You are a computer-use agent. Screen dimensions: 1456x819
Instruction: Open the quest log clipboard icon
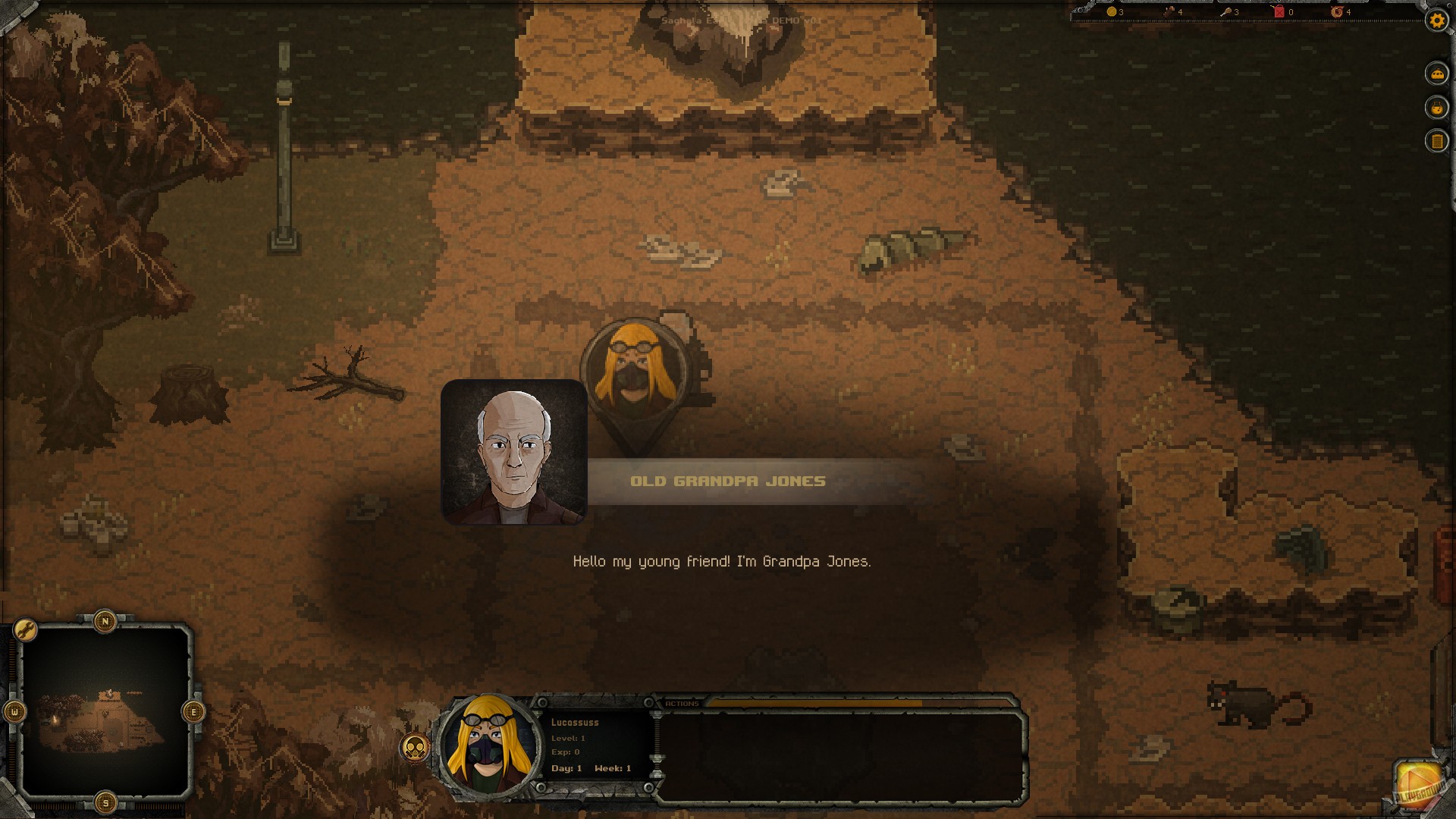pyautogui.click(x=1437, y=141)
